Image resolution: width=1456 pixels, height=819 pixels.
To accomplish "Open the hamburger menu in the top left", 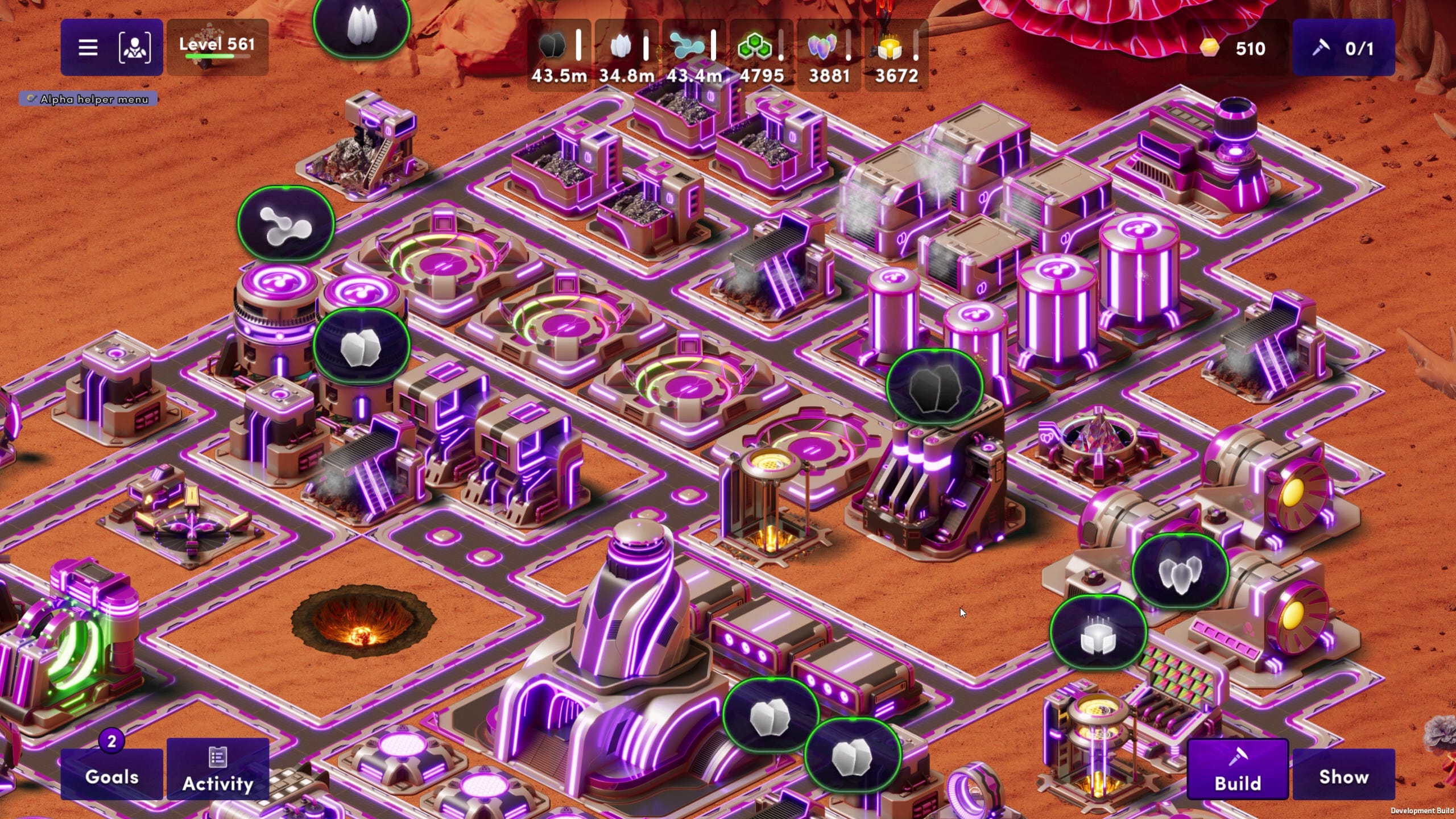I will coord(88,47).
